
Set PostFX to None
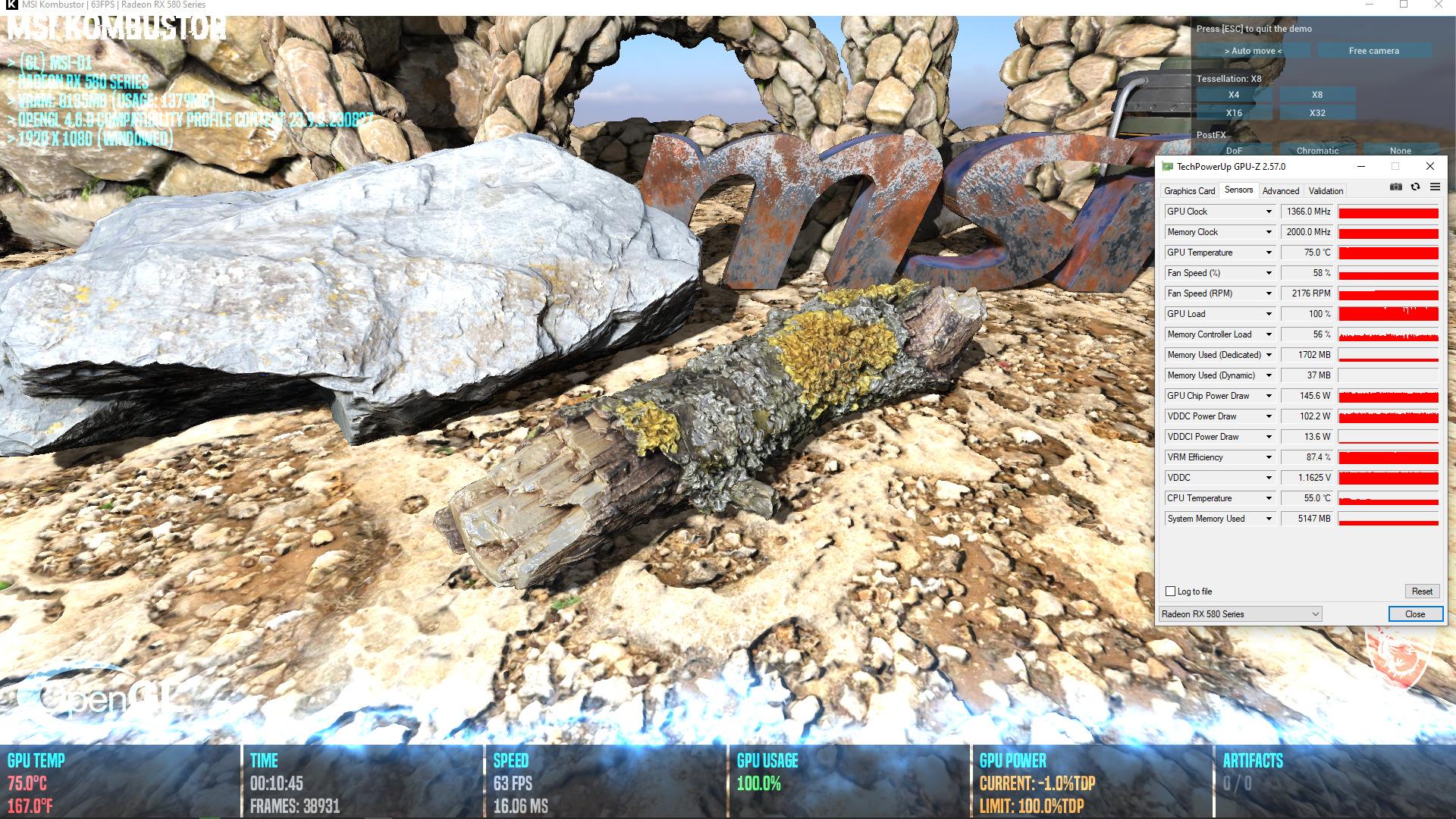click(1401, 150)
